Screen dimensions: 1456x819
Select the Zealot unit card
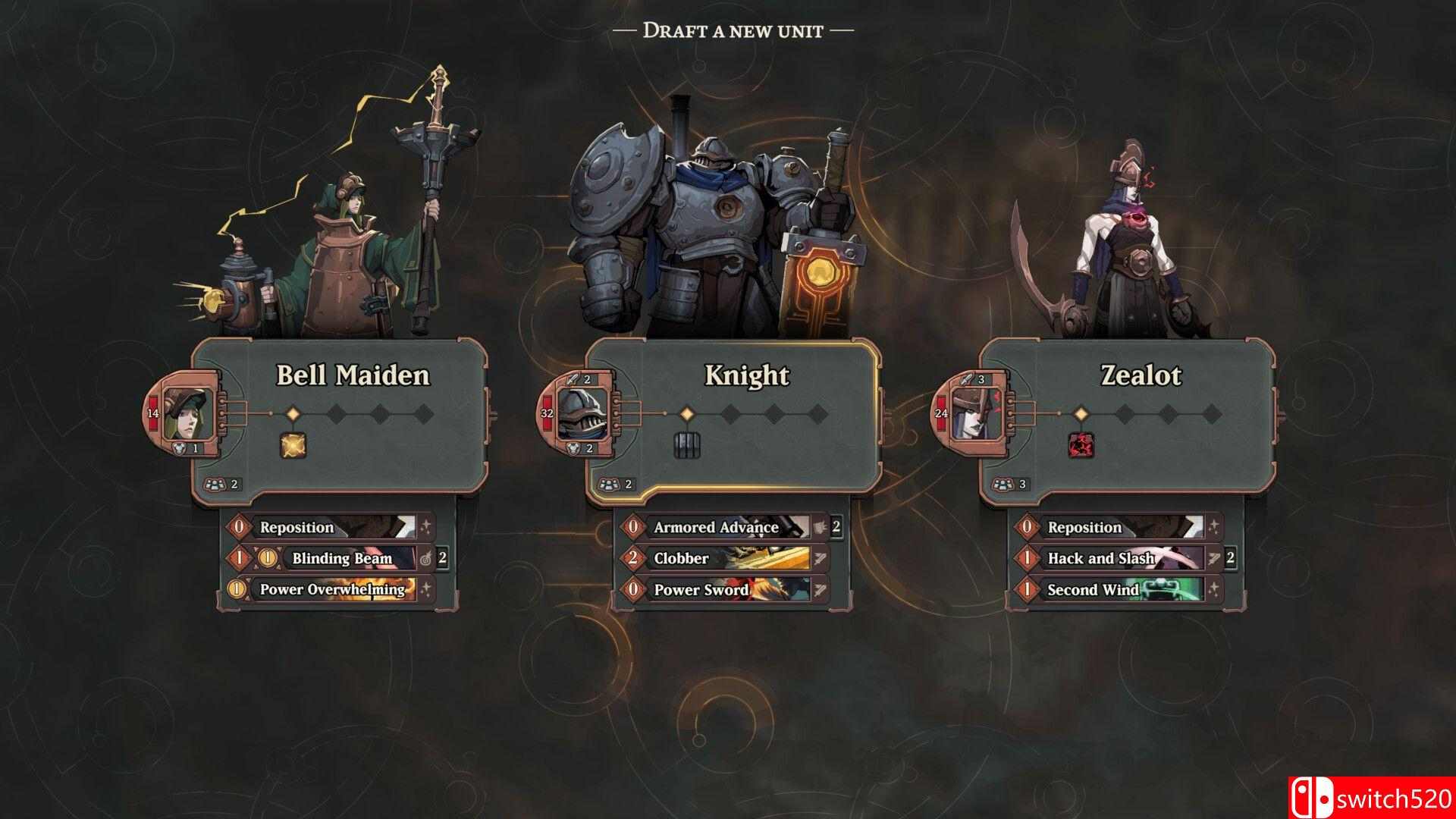1141,375
